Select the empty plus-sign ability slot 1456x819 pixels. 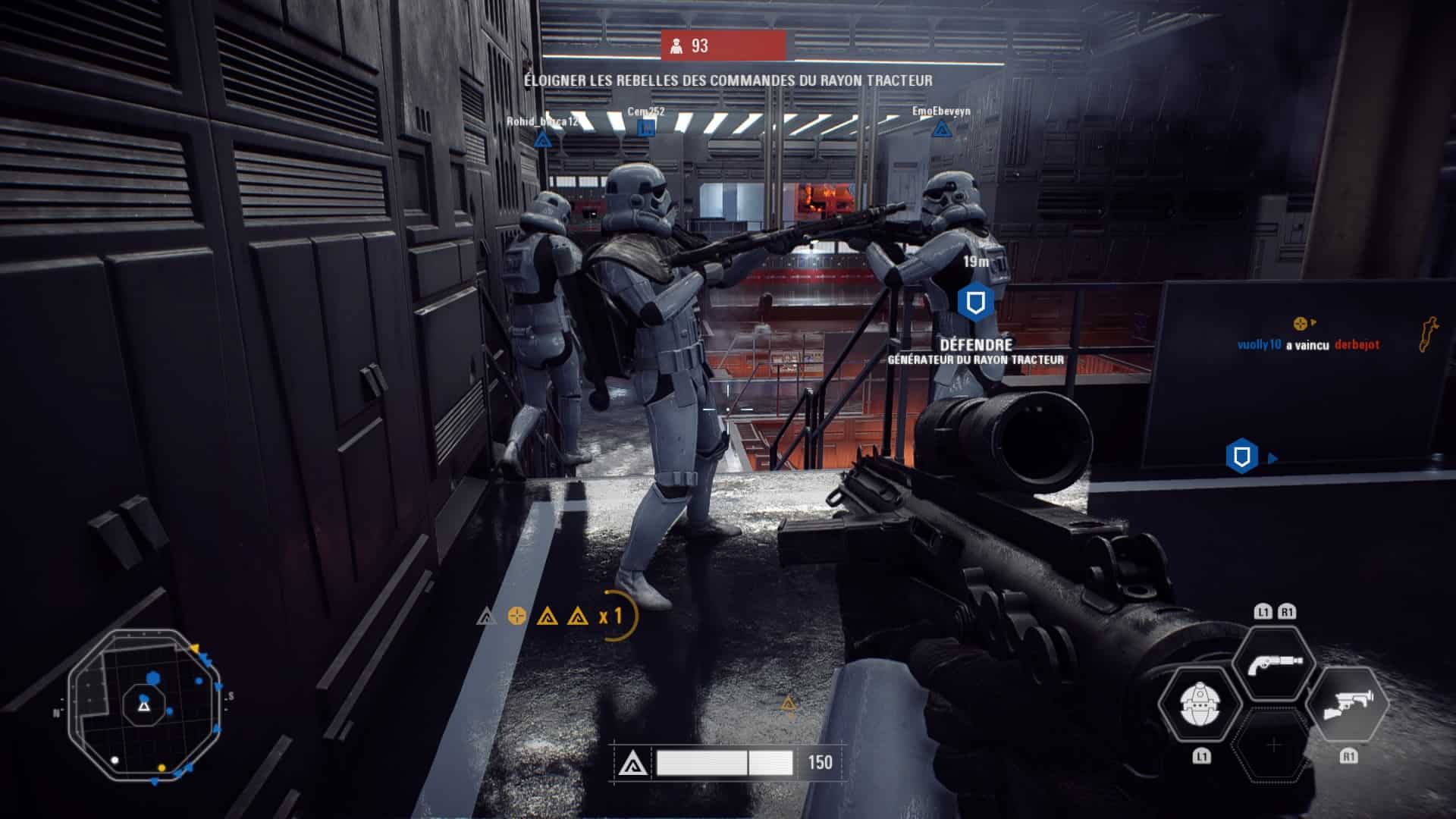[1274, 745]
